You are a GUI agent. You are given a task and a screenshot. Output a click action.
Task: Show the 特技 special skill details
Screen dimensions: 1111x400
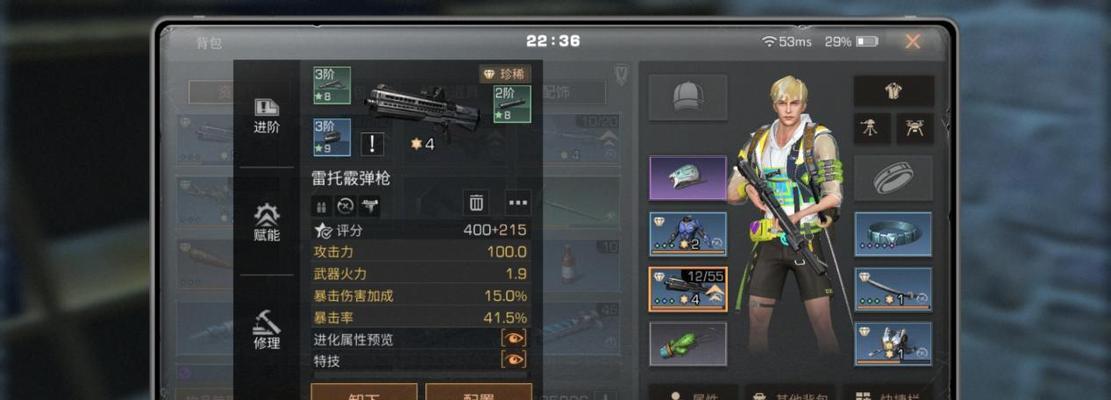(x=513, y=360)
